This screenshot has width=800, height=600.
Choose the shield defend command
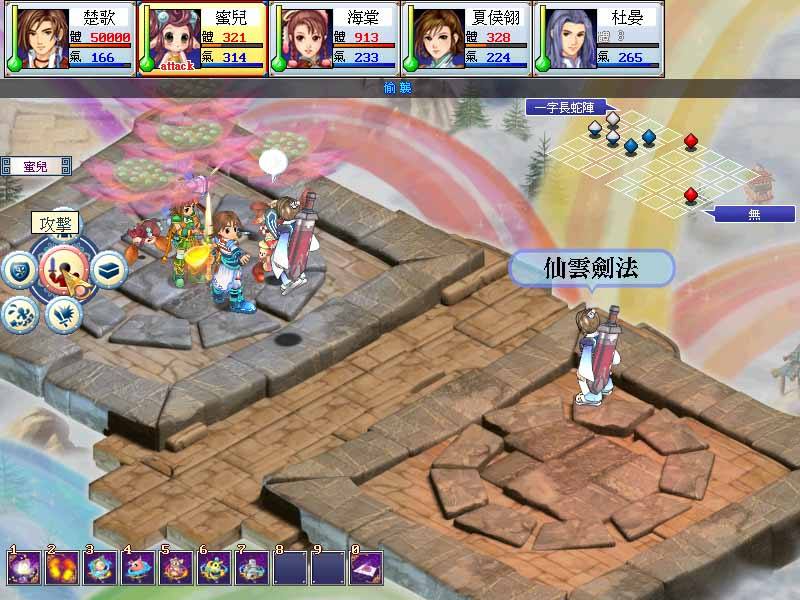(x=20, y=269)
